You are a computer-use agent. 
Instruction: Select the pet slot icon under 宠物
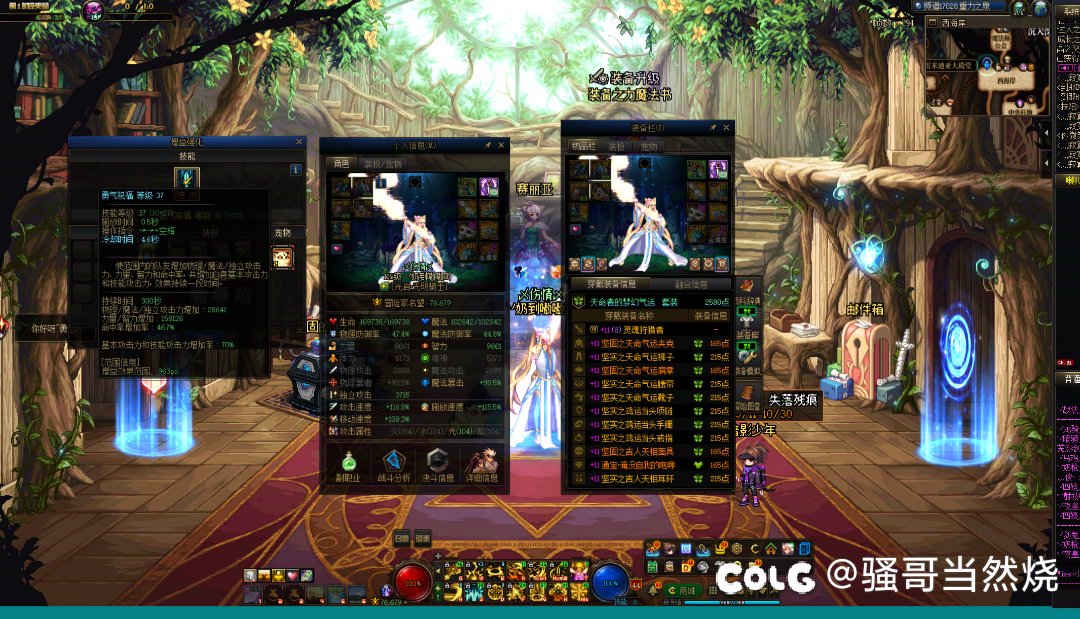(283, 257)
